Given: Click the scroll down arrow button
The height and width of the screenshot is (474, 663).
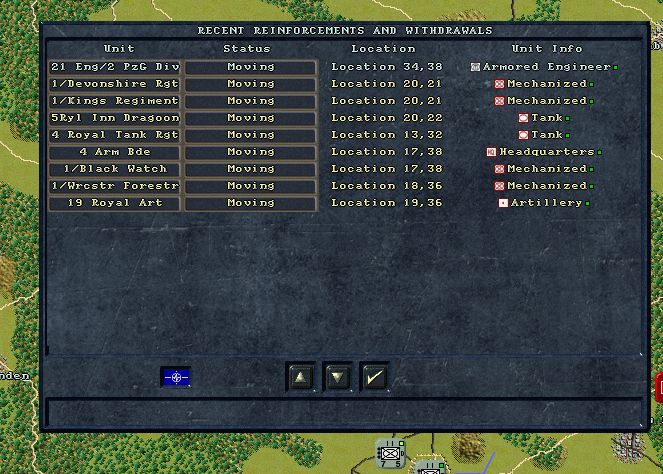Looking at the screenshot, I should 337,377.
